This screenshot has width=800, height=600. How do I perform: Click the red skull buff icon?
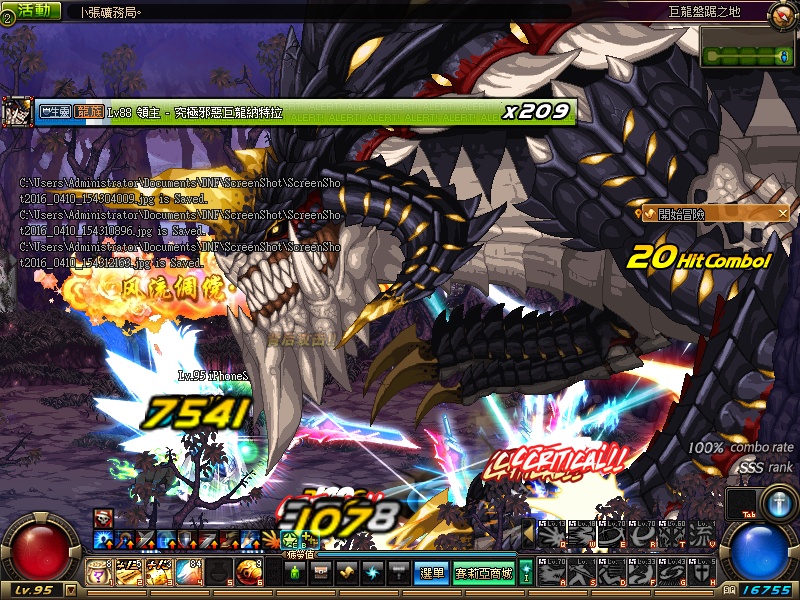point(104,517)
